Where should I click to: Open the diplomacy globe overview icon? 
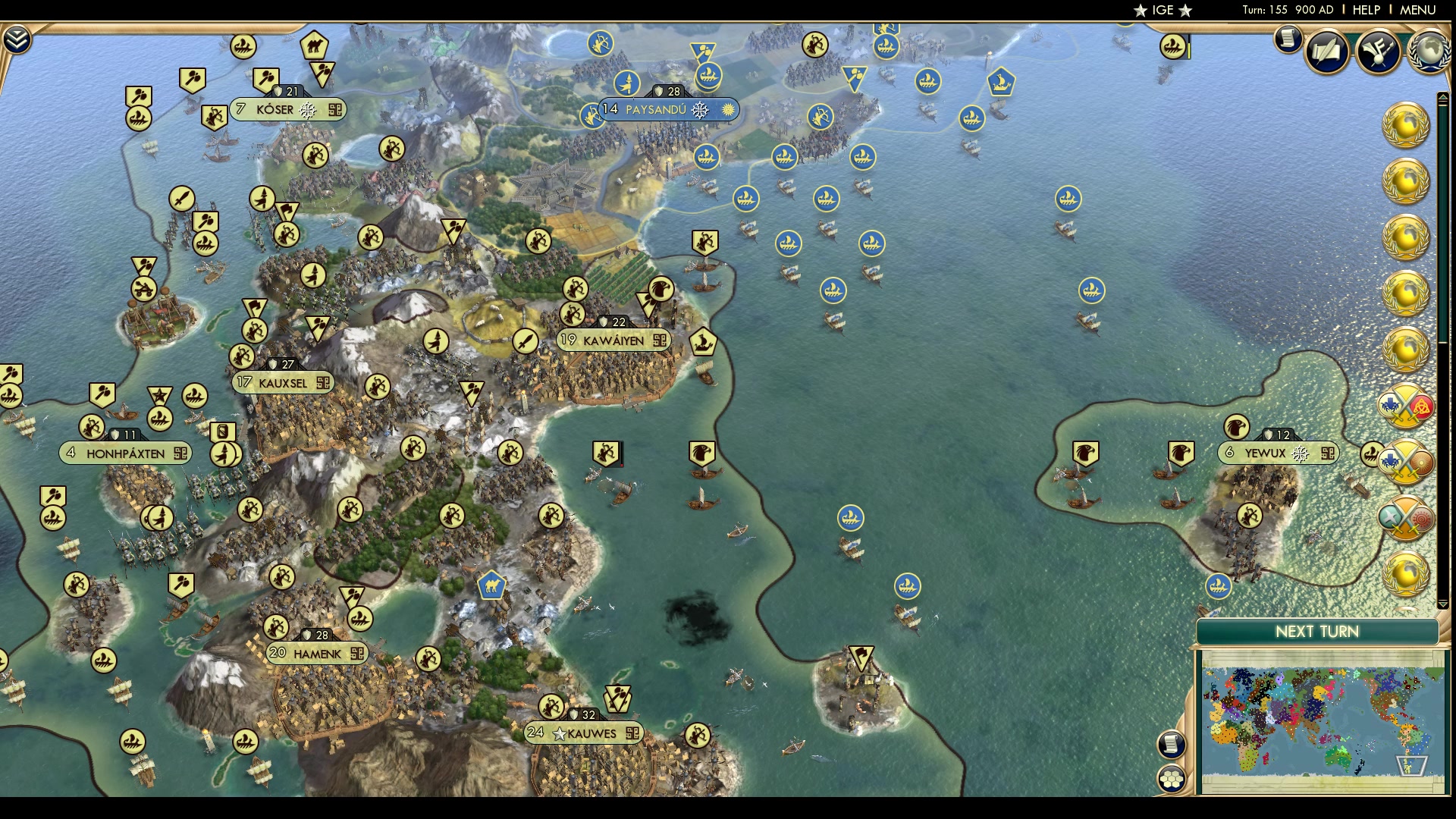coord(1429,50)
